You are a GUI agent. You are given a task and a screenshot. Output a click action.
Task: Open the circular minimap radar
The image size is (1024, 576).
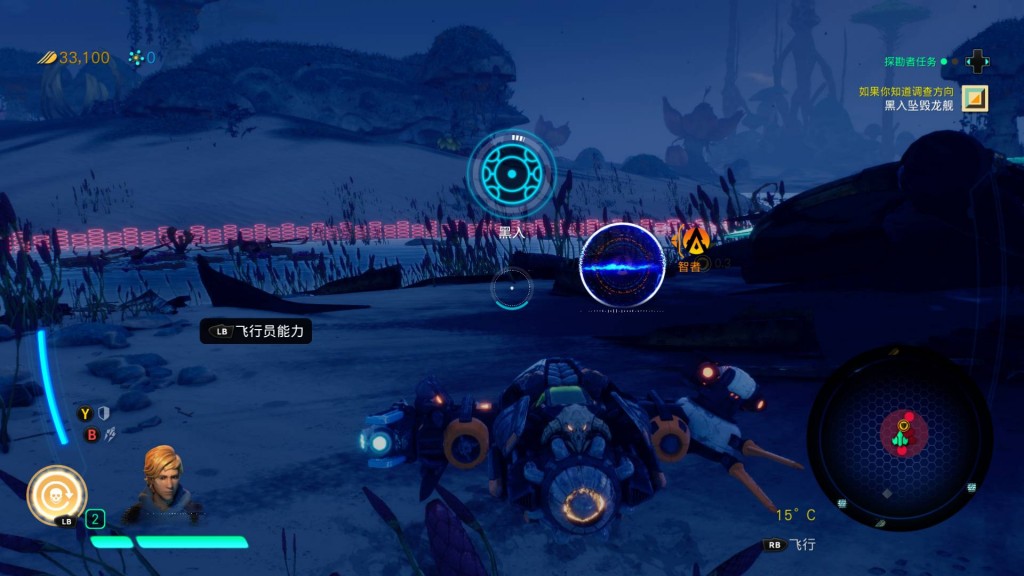coord(900,438)
